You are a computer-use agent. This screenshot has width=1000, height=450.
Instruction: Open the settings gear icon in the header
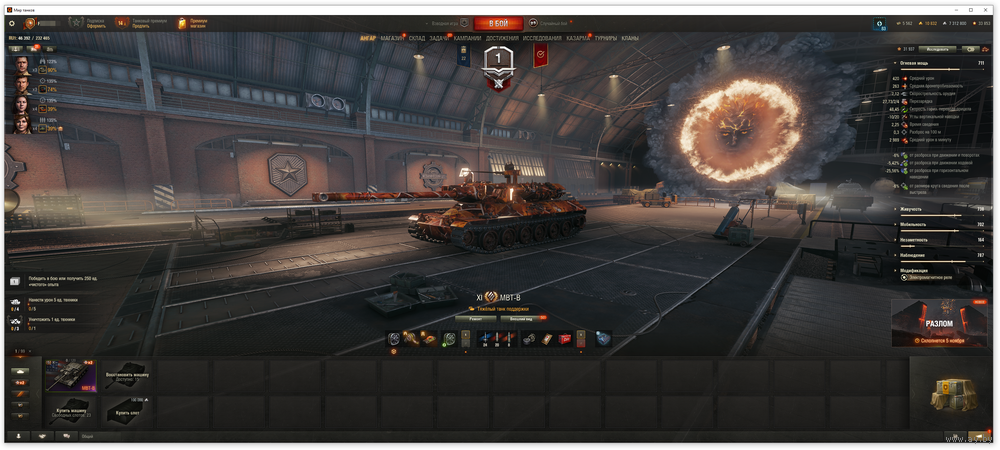(x=12, y=23)
